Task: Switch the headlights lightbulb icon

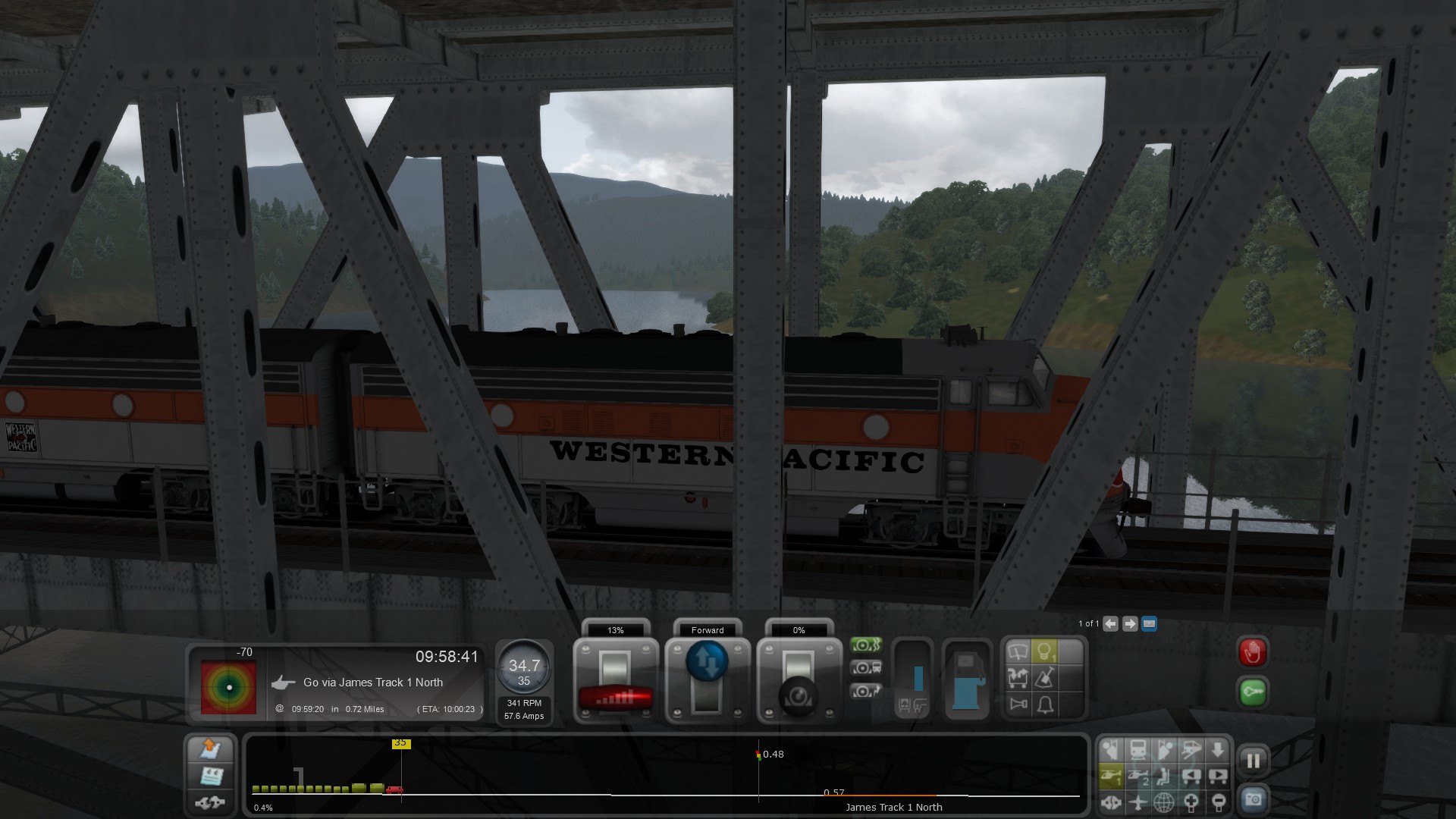Action: tap(1044, 652)
